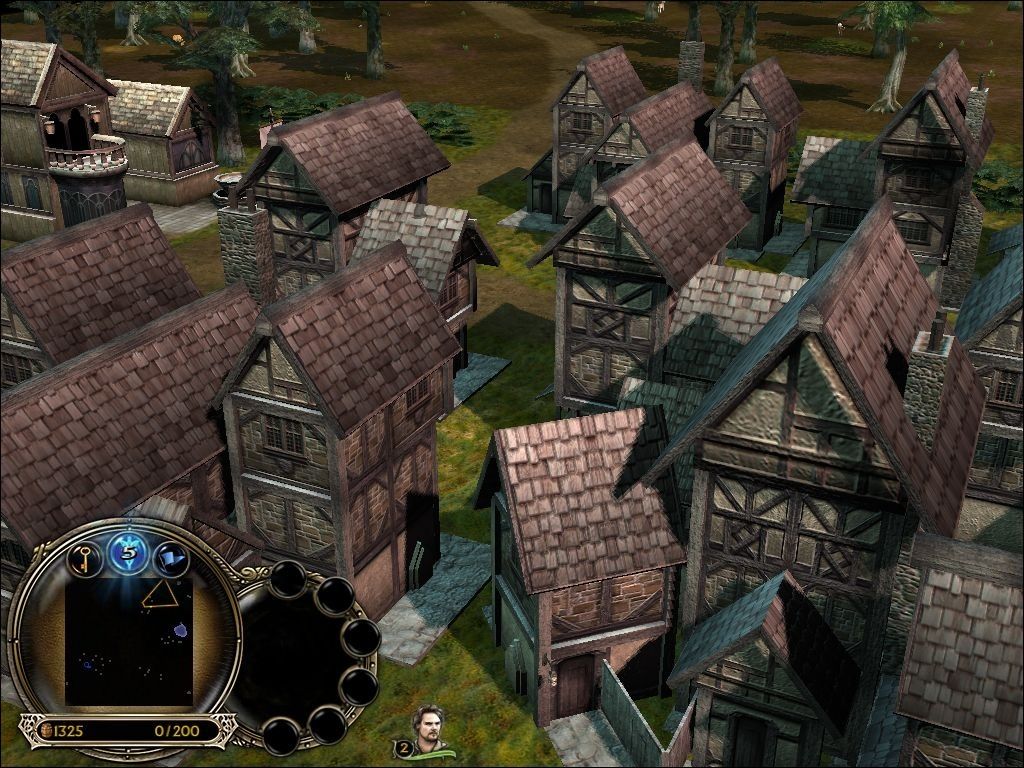Click the blue flag button above the minimap
The height and width of the screenshot is (768, 1024).
click(x=172, y=558)
